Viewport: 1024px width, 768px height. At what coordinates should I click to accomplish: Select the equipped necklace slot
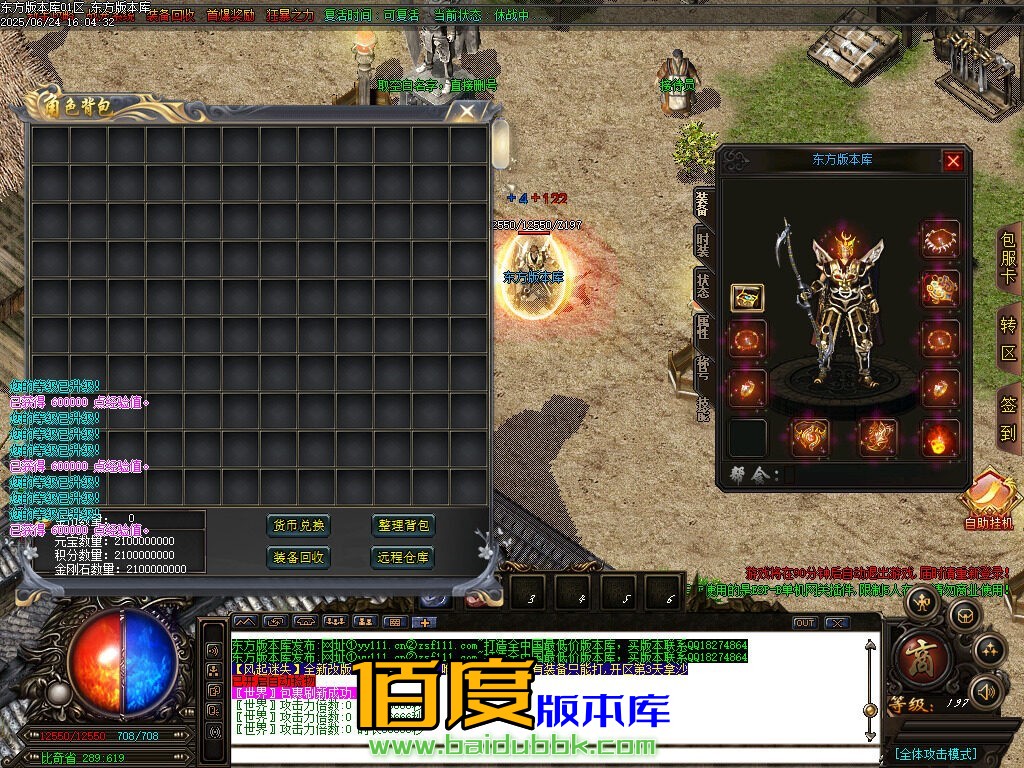pyautogui.click(x=939, y=240)
